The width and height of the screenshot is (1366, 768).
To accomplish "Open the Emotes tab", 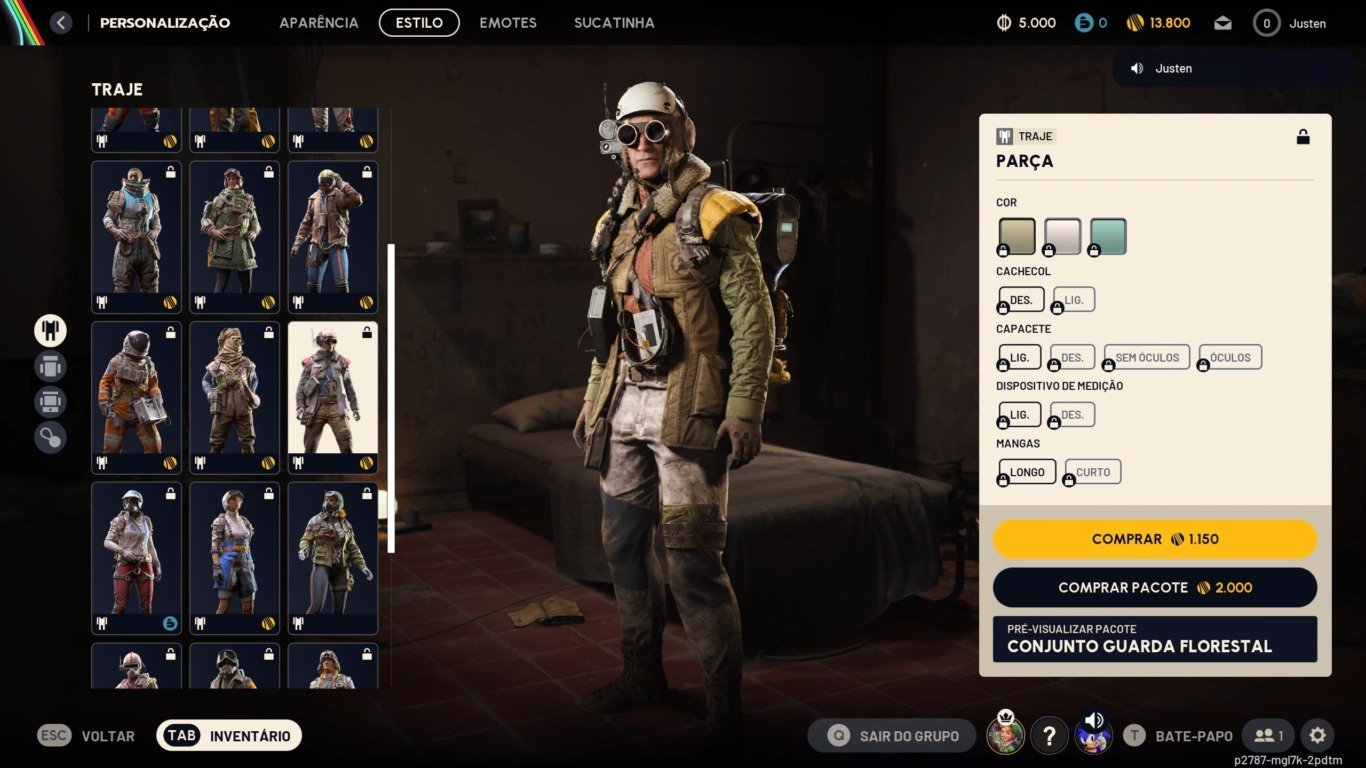I will coord(508,22).
